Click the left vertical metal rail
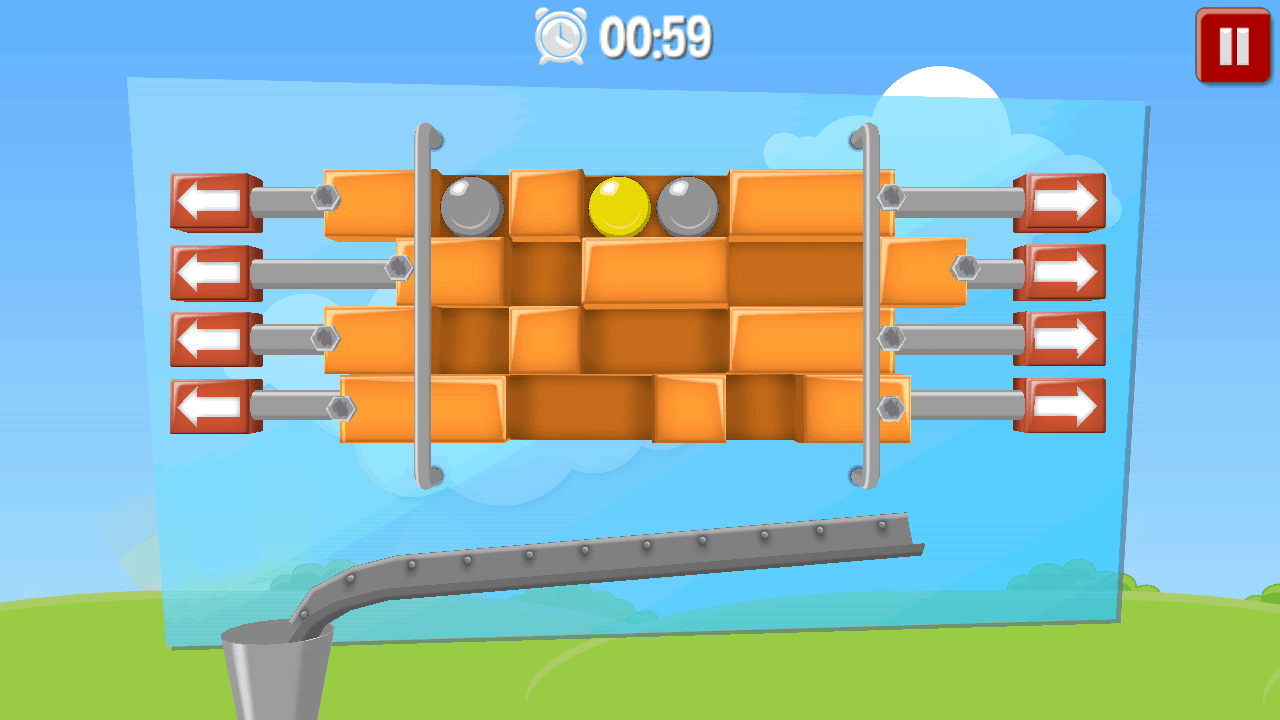 [424, 300]
